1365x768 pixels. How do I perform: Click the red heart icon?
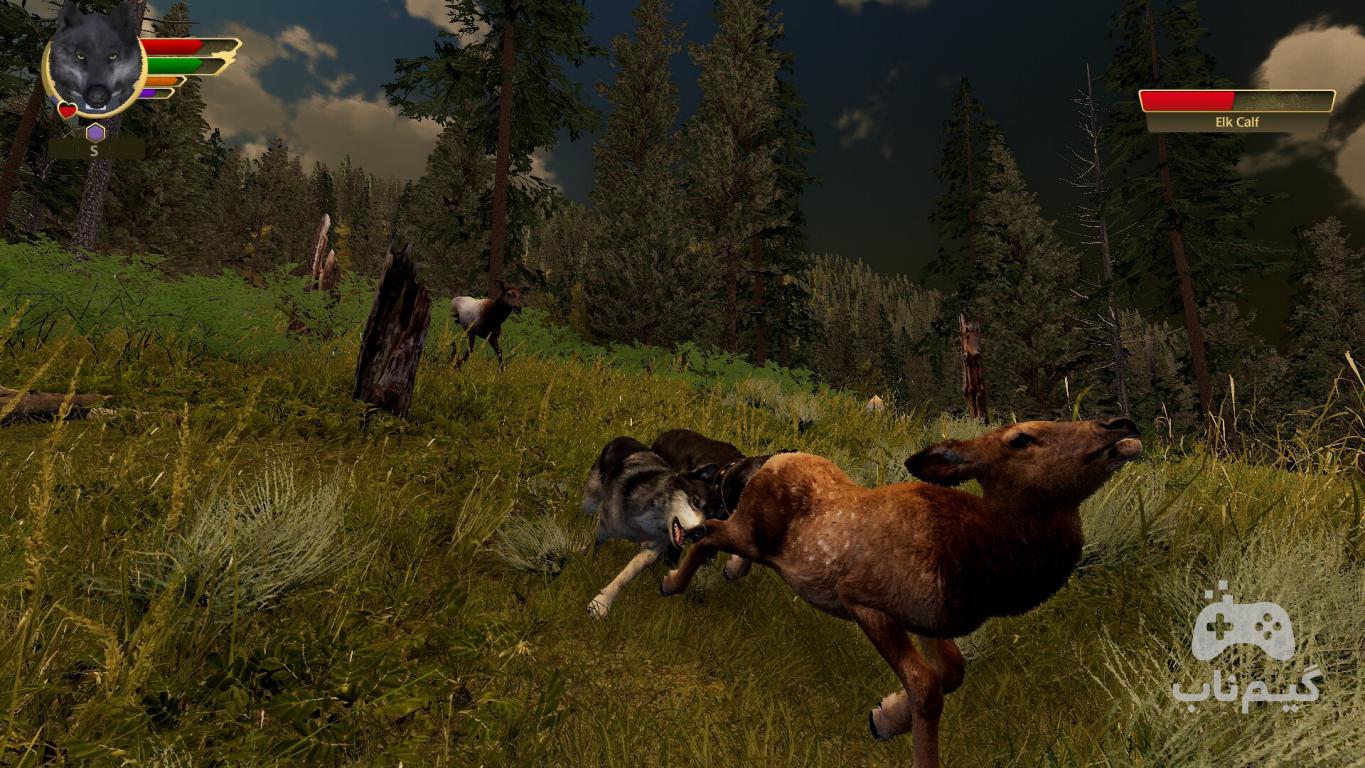[67, 110]
